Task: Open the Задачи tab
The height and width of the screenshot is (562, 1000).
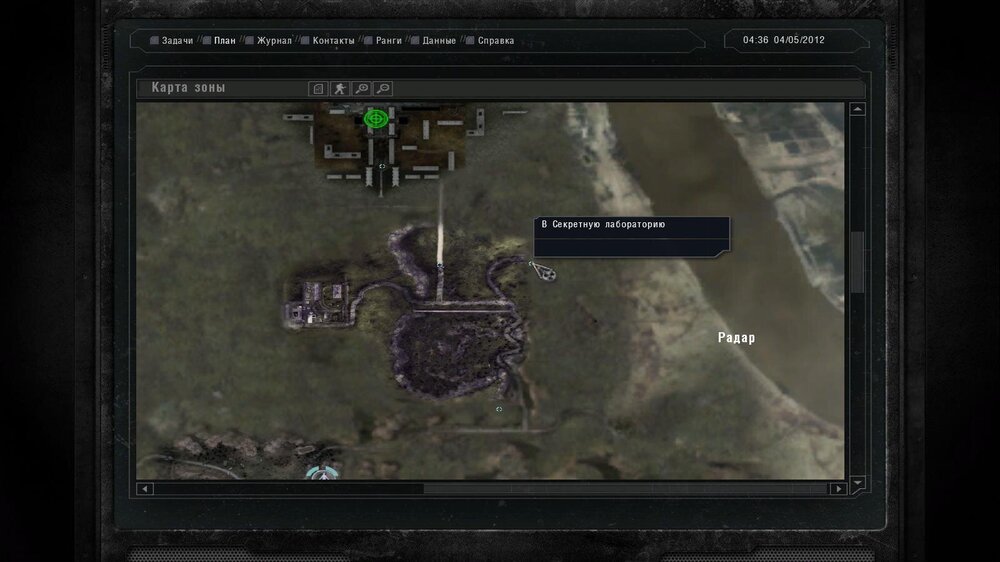Action: 176,41
